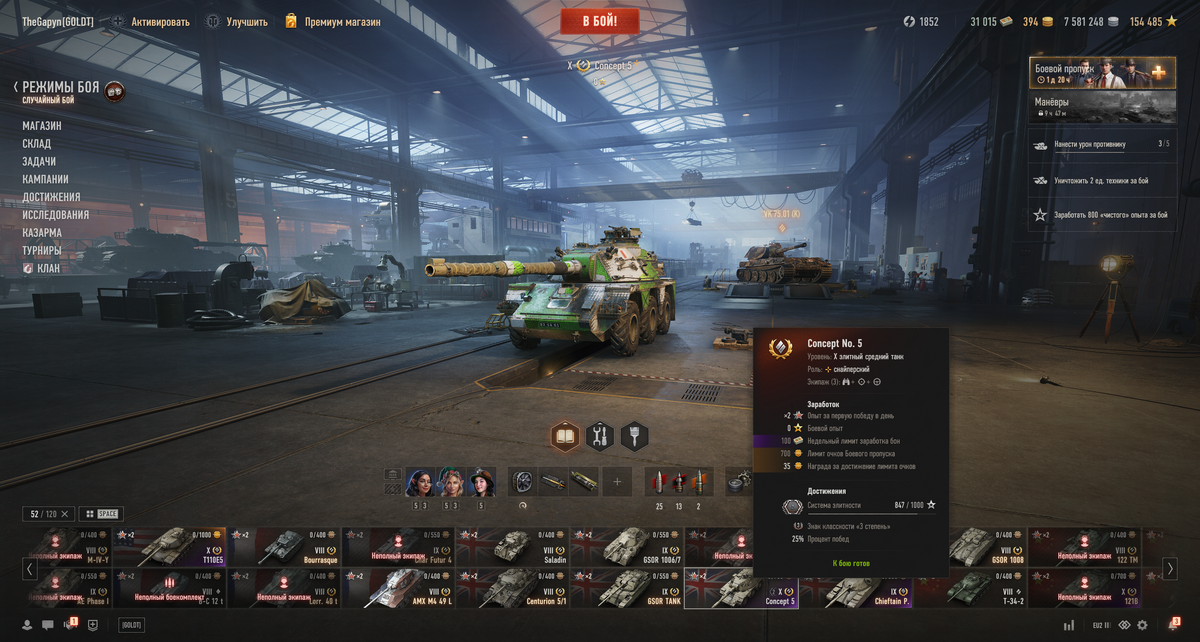Open the Казарма menu entry
Screen dimensions: 1200x642
[42, 233]
